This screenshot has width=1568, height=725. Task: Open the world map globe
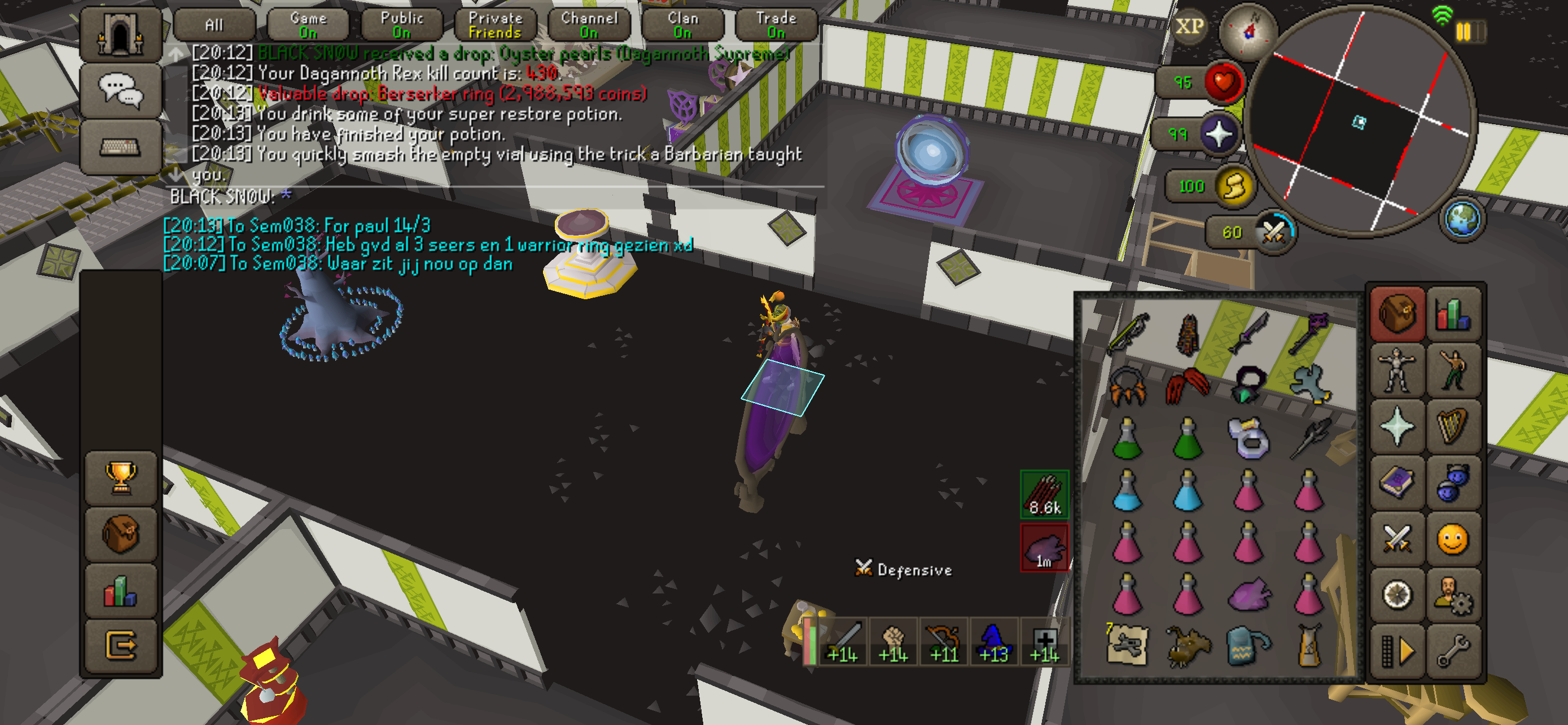[1461, 219]
